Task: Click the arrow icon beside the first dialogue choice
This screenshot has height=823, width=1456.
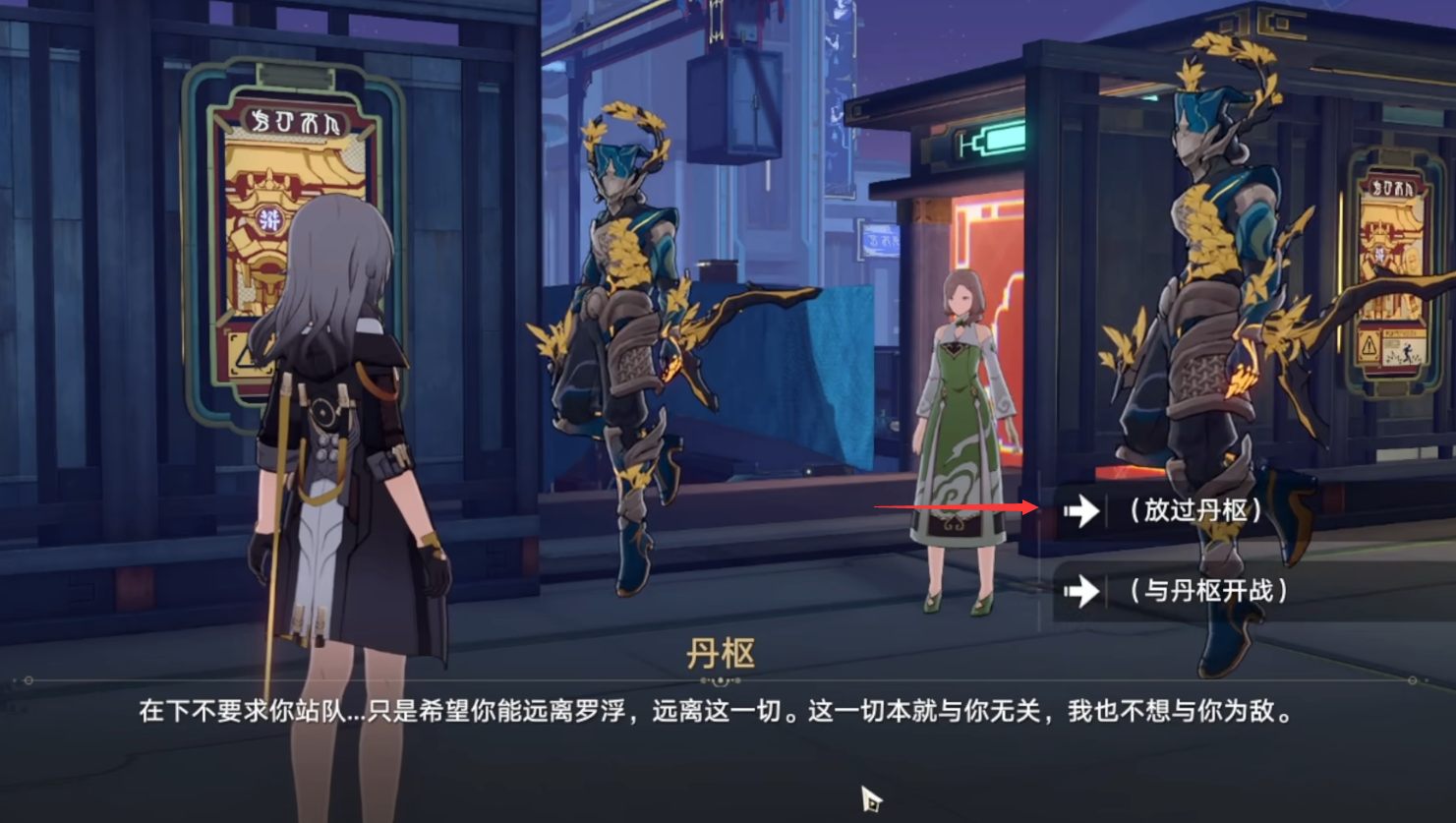Action: [x=1080, y=510]
